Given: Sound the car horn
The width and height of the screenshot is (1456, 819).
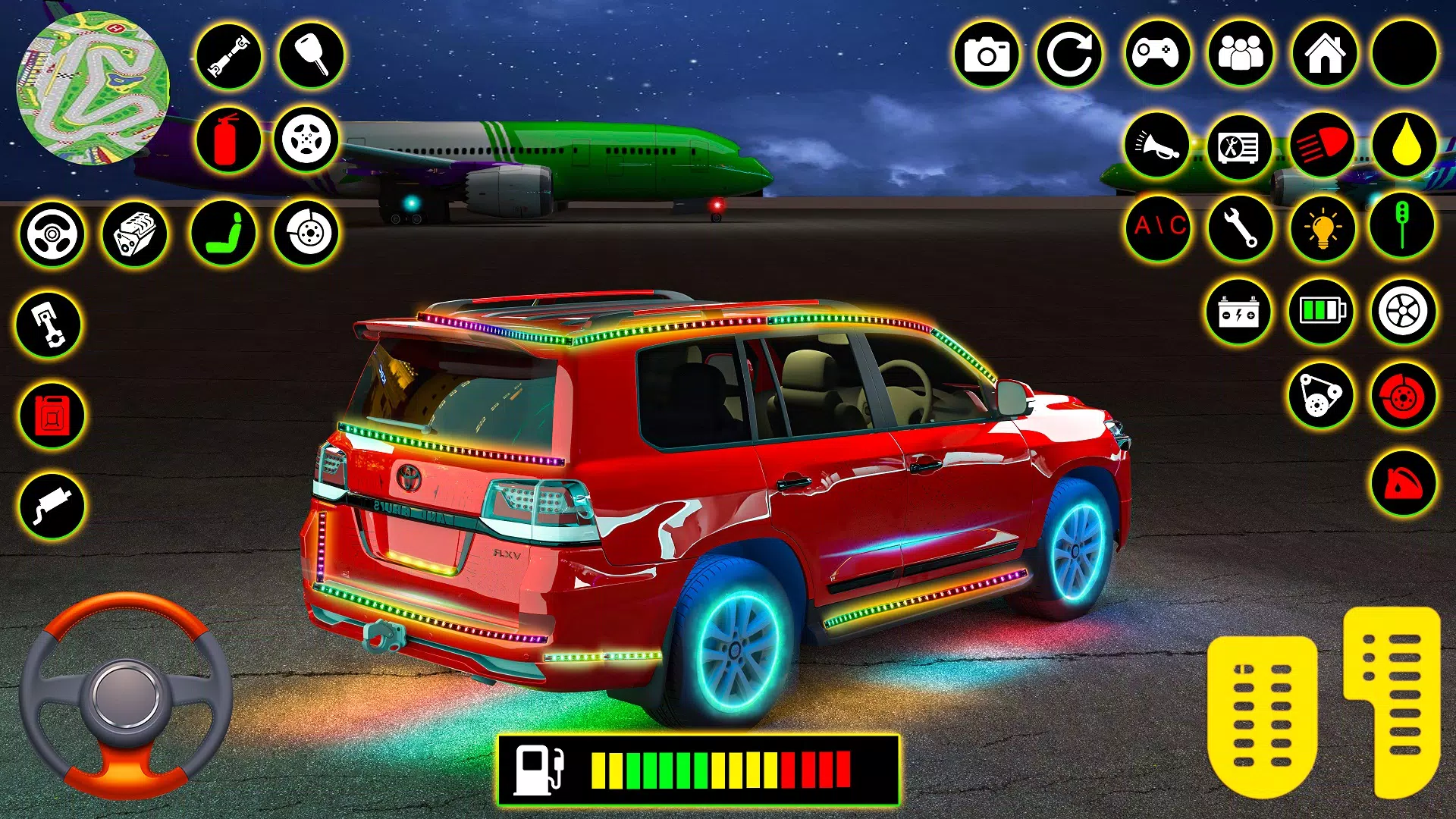Looking at the screenshot, I should (x=1156, y=145).
